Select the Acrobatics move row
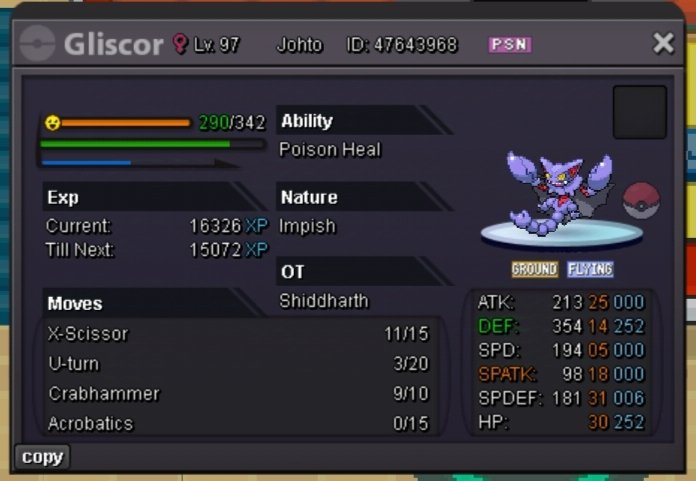This screenshot has height=481, width=696. click(x=238, y=424)
